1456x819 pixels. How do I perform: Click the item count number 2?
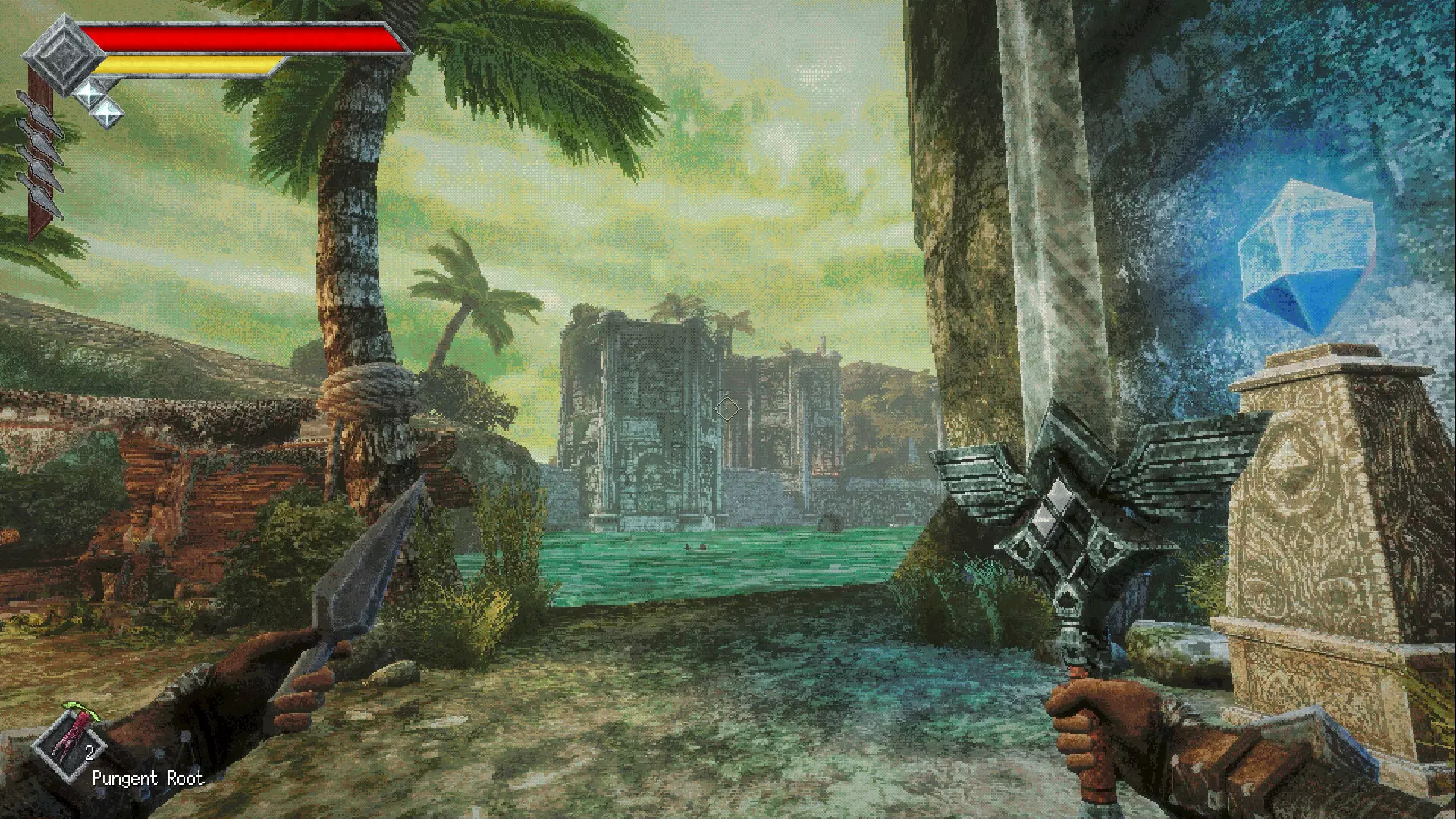(89, 753)
